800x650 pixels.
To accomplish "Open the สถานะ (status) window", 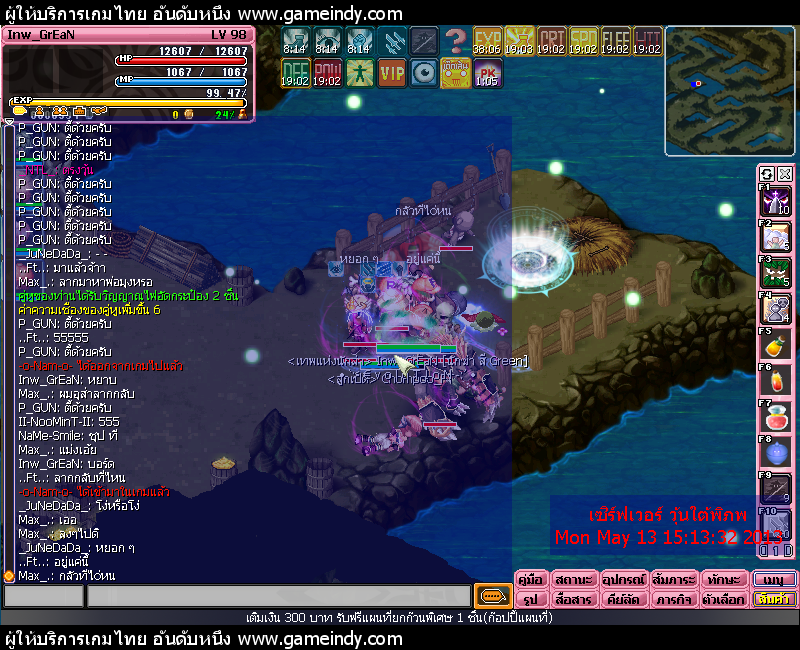I will tap(573, 579).
